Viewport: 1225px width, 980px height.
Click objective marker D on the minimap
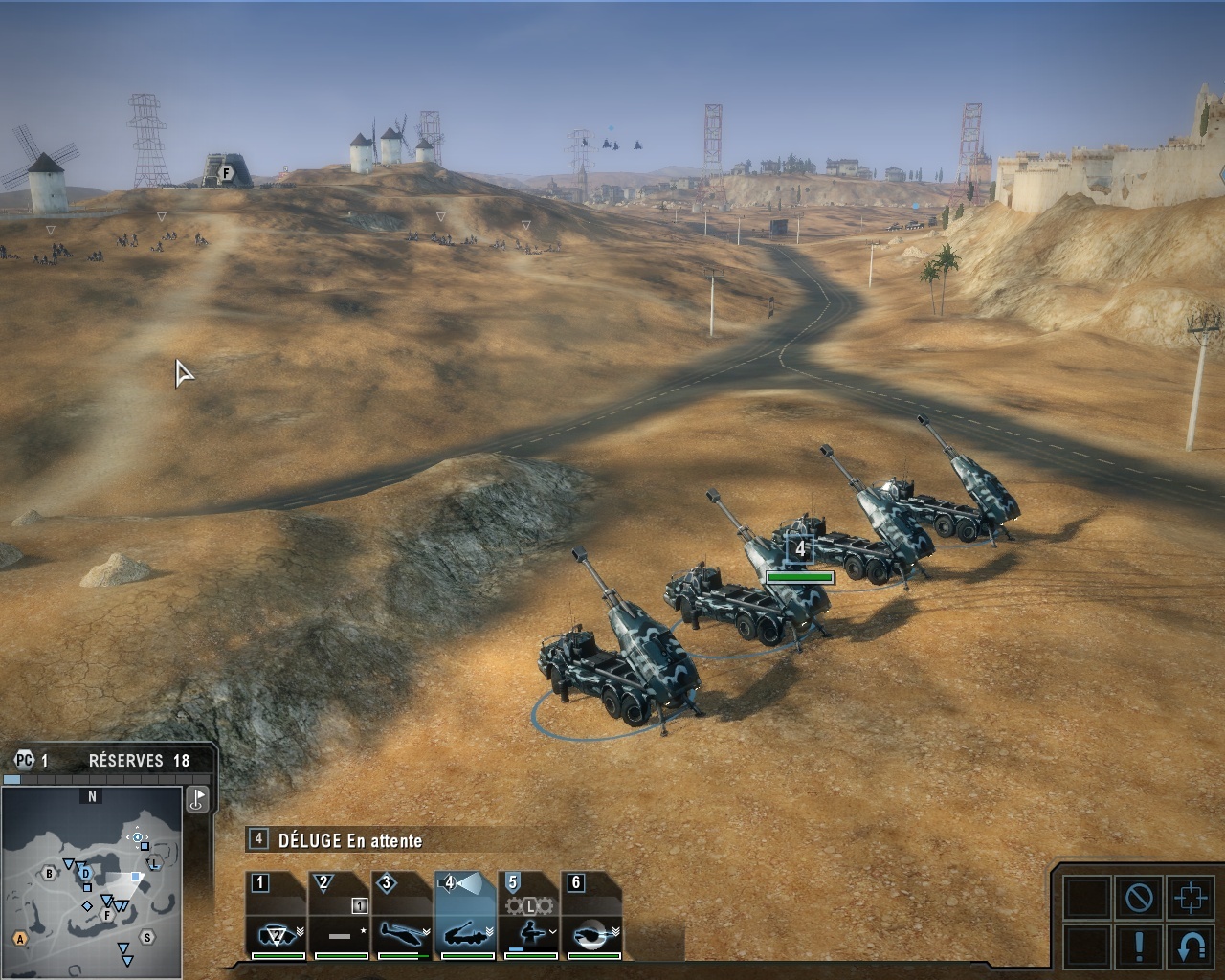click(85, 873)
